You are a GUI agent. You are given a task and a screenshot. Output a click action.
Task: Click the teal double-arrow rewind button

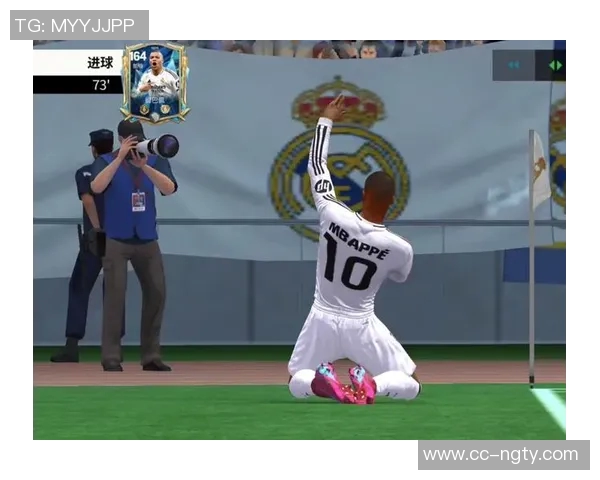tap(514, 65)
